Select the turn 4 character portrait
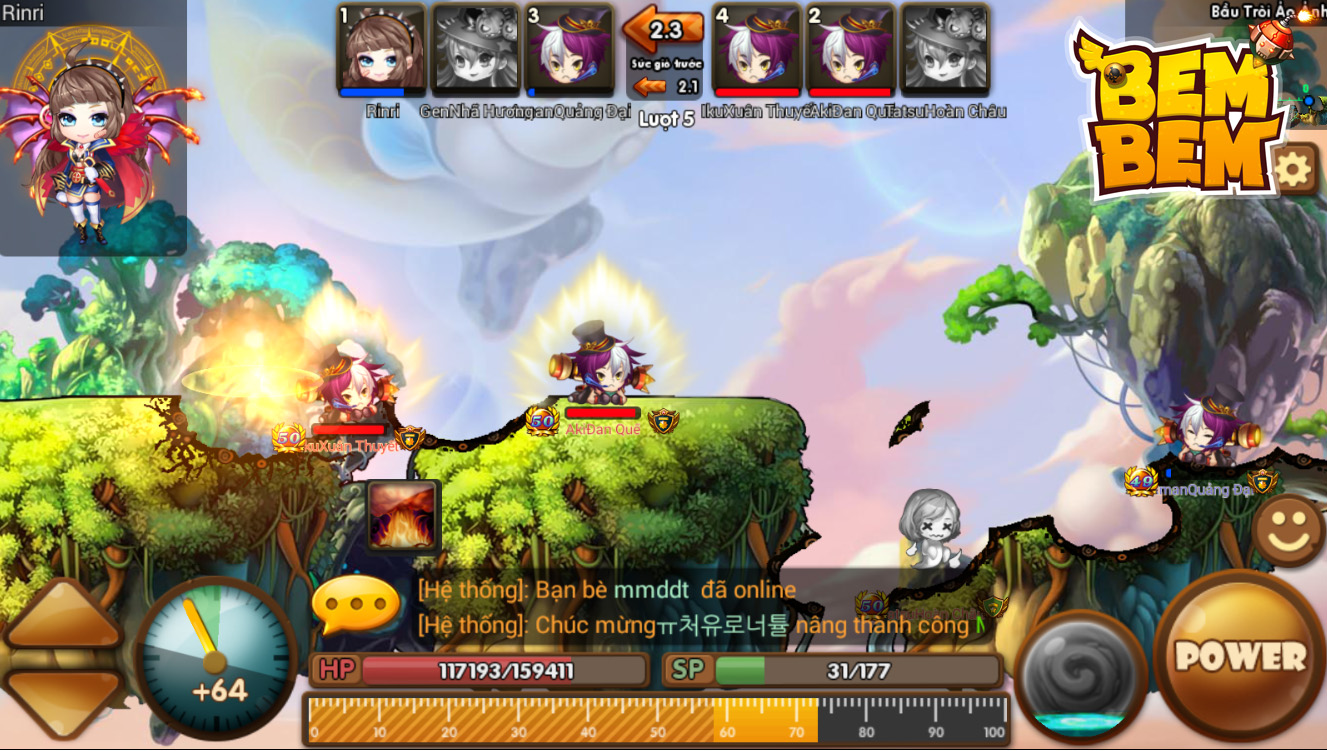The height and width of the screenshot is (751, 1327). [757, 50]
